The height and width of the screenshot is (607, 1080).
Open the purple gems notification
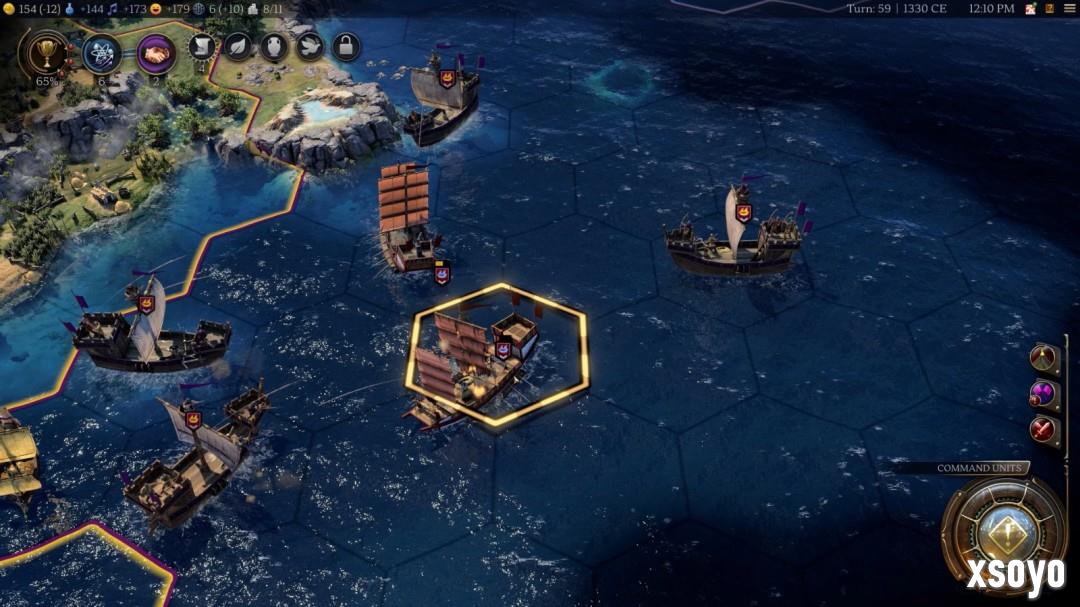1044,395
